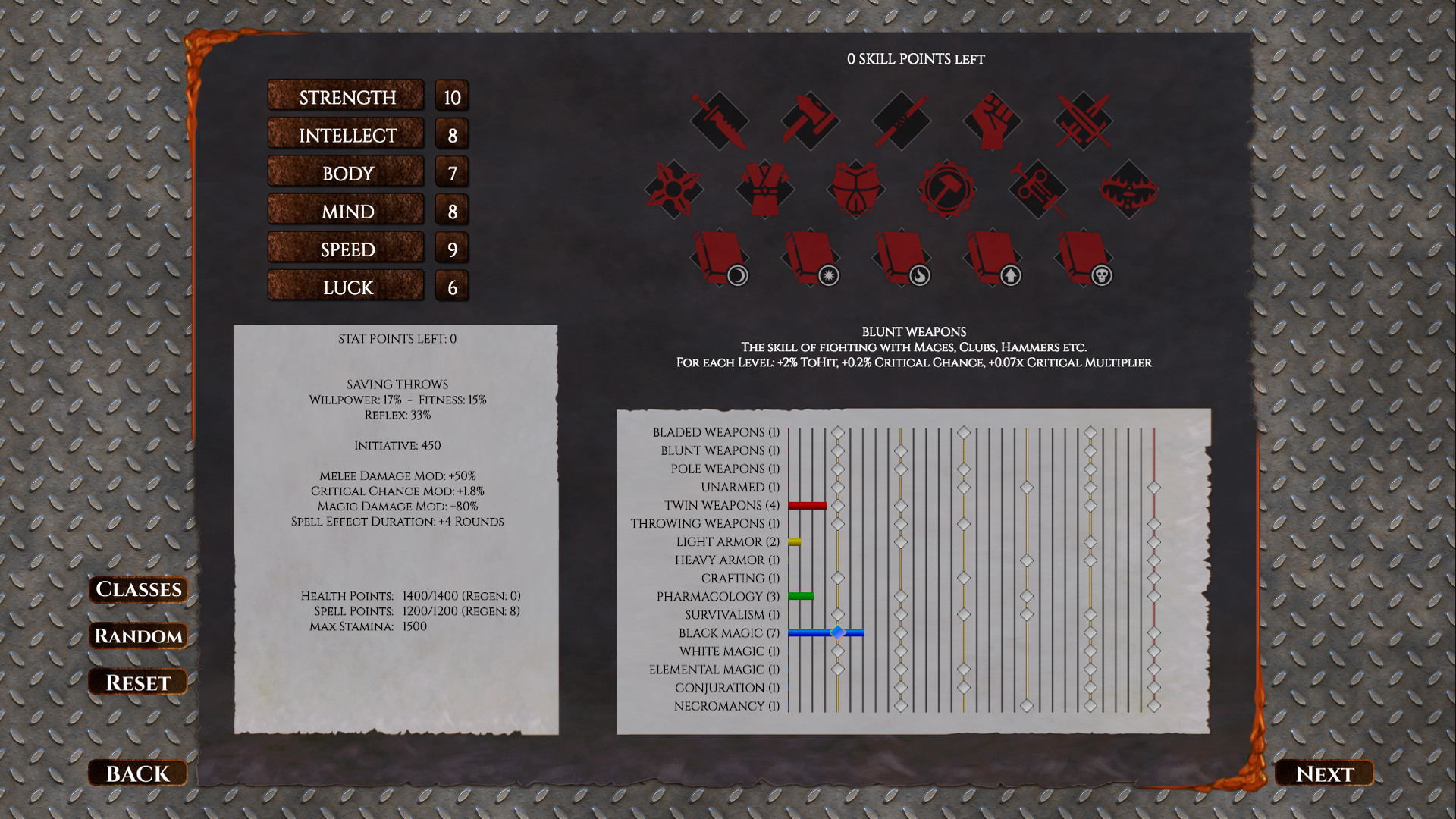Open the Classes selection screen
Image resolution: width=1456 pixels, height=819 pixels.
point(137,590)
